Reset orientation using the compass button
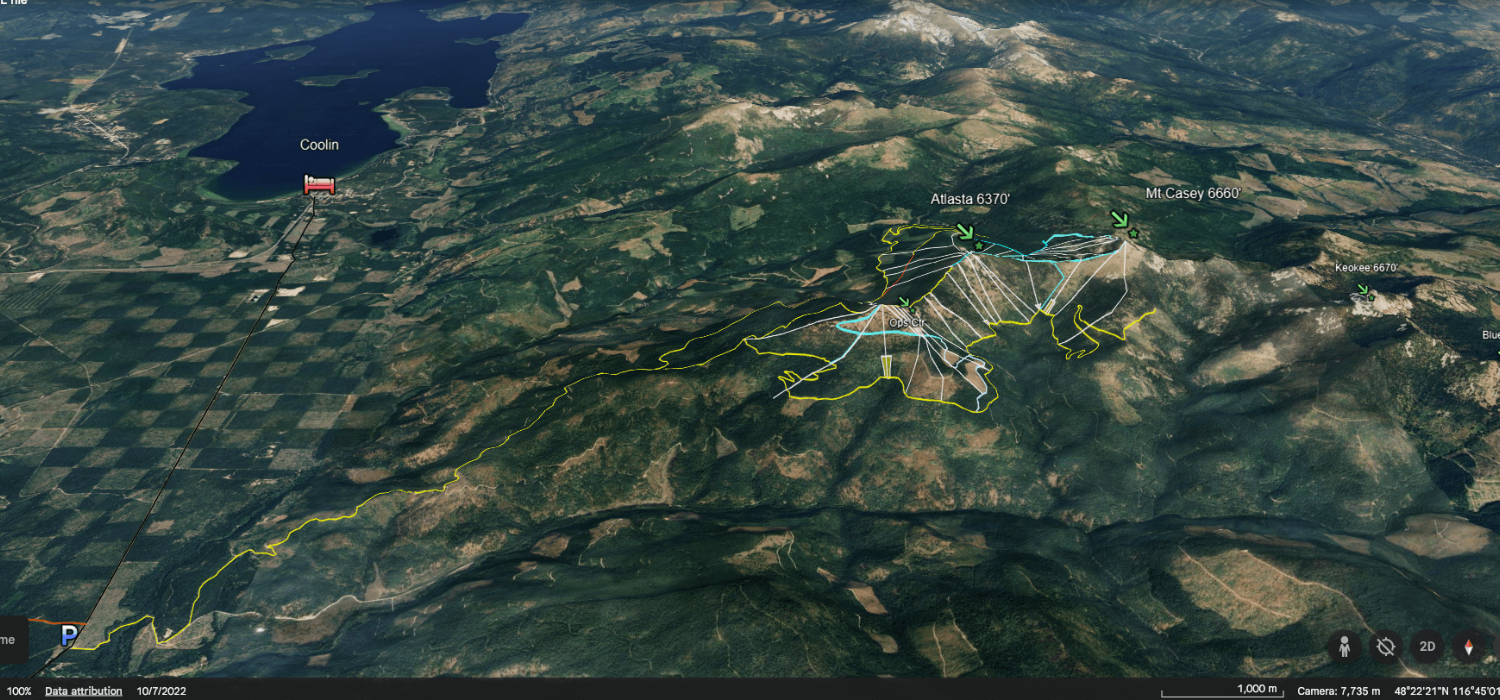Viewport: 1500px width, 700px height. pyautogui.click(x=1469, y=646)
